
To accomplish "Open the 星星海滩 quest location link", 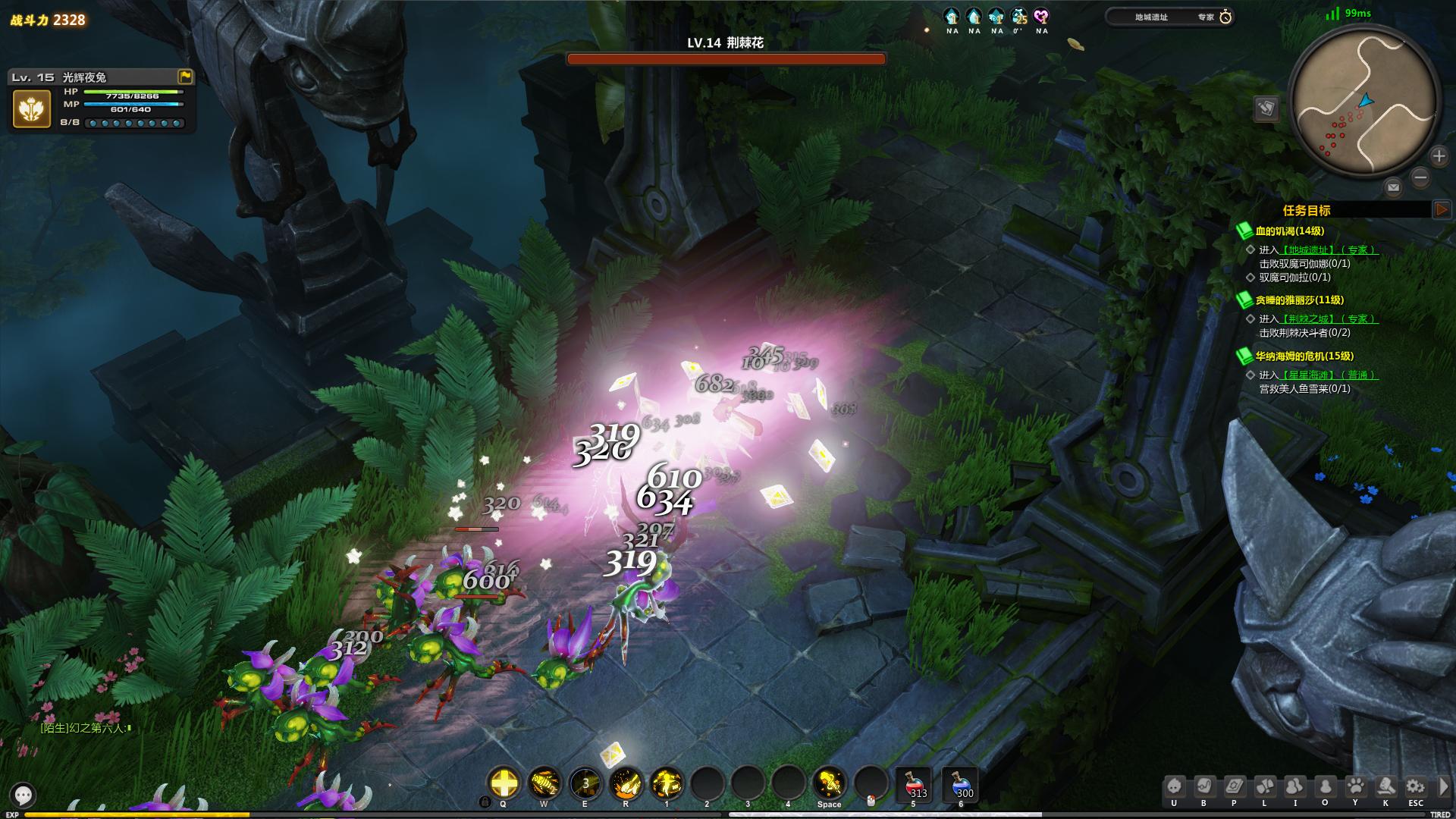I will (1310, 375).
